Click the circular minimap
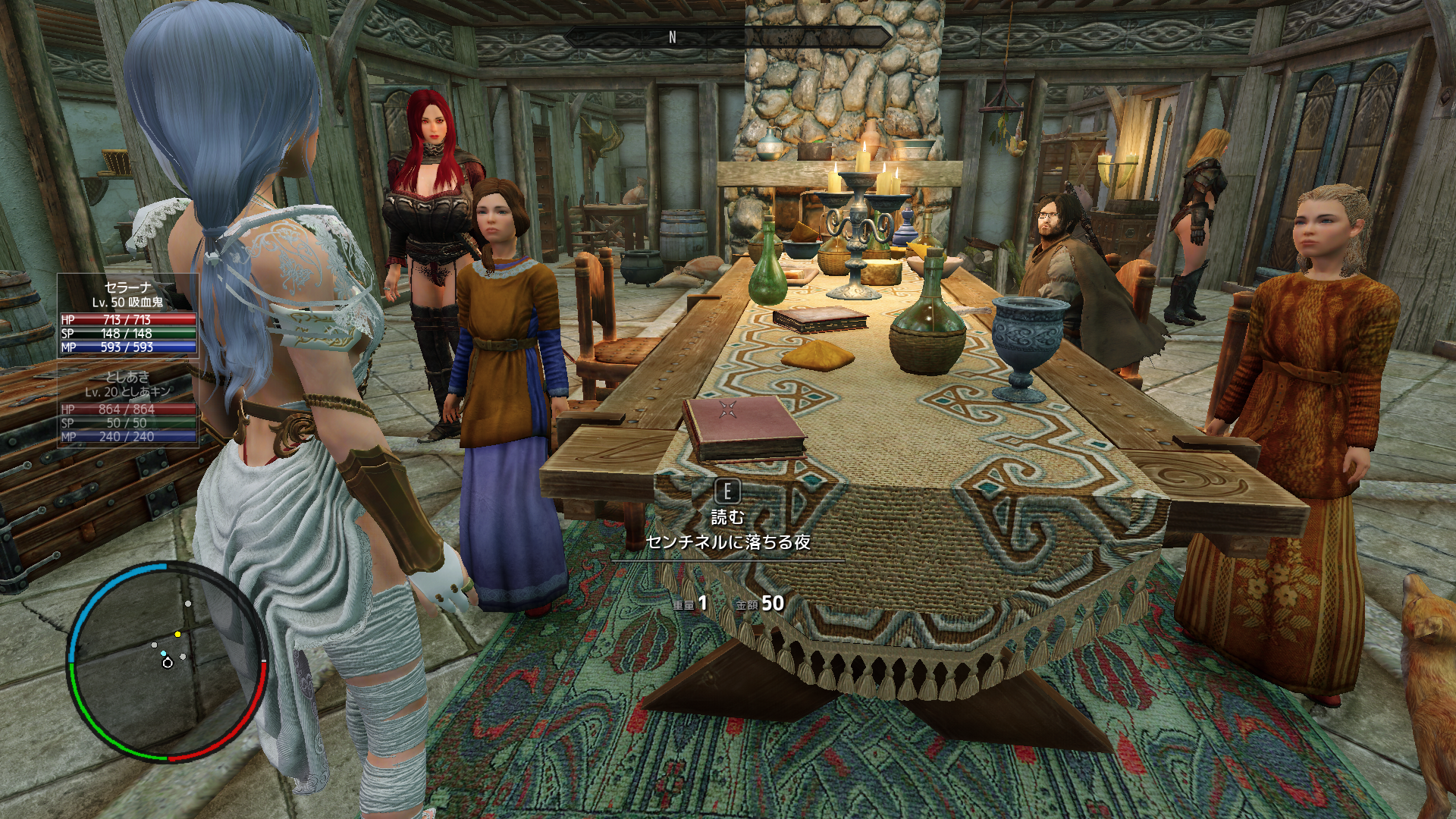 [168, 661]
